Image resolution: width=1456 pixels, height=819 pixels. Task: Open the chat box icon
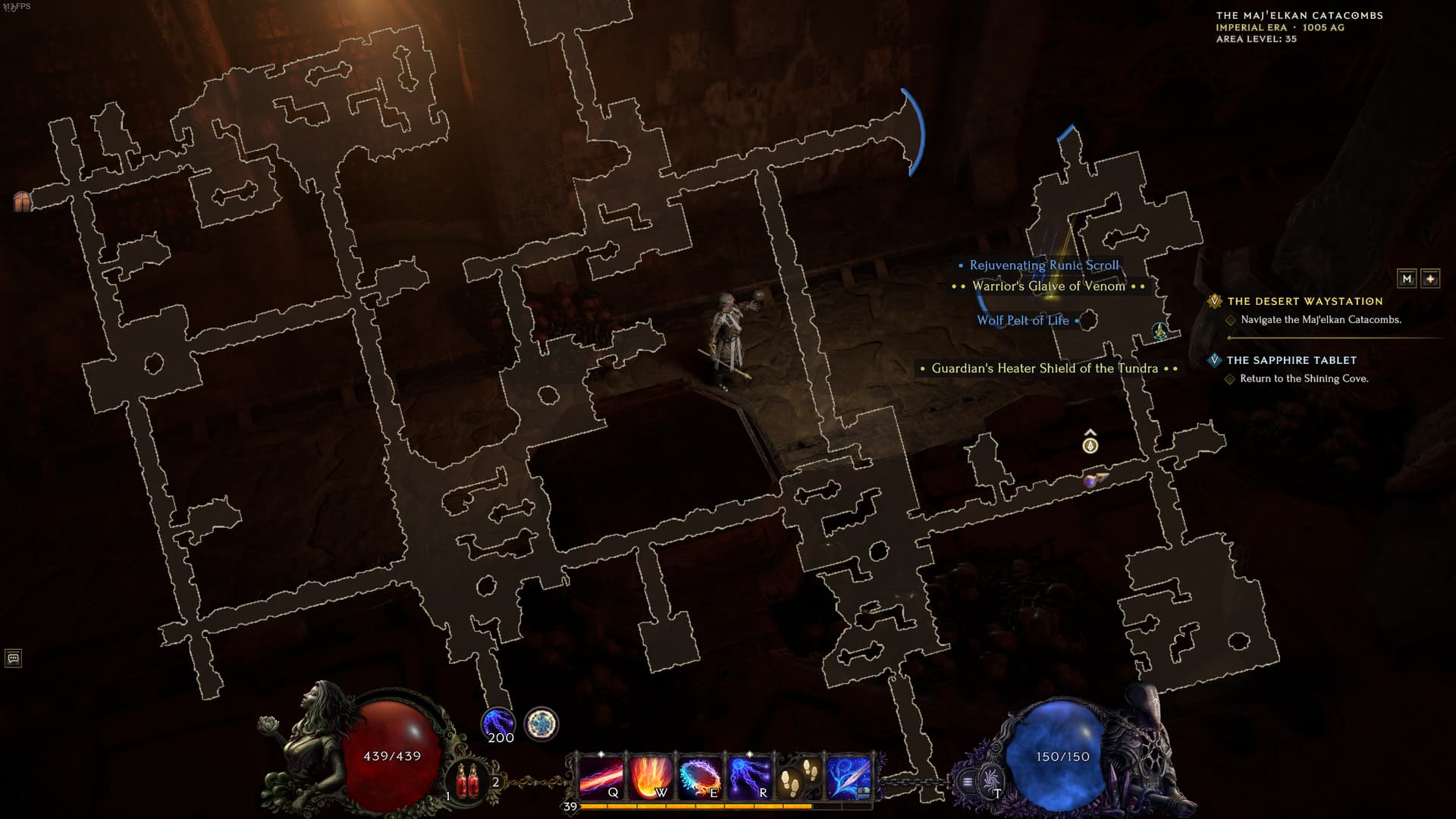(13, 658)
